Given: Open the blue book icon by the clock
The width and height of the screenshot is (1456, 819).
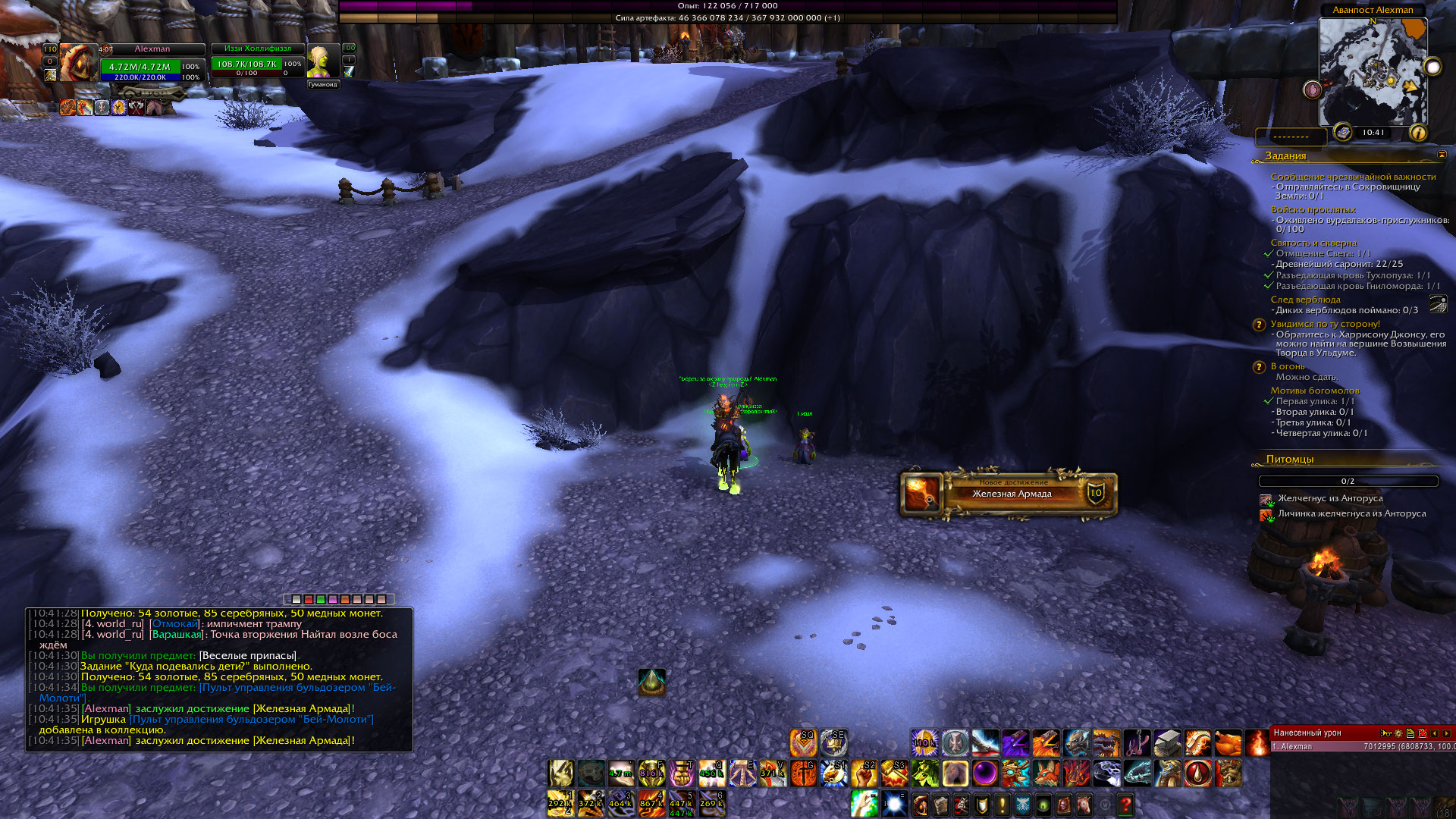Looking at the screenshot, I should (x=1343, y=132).
